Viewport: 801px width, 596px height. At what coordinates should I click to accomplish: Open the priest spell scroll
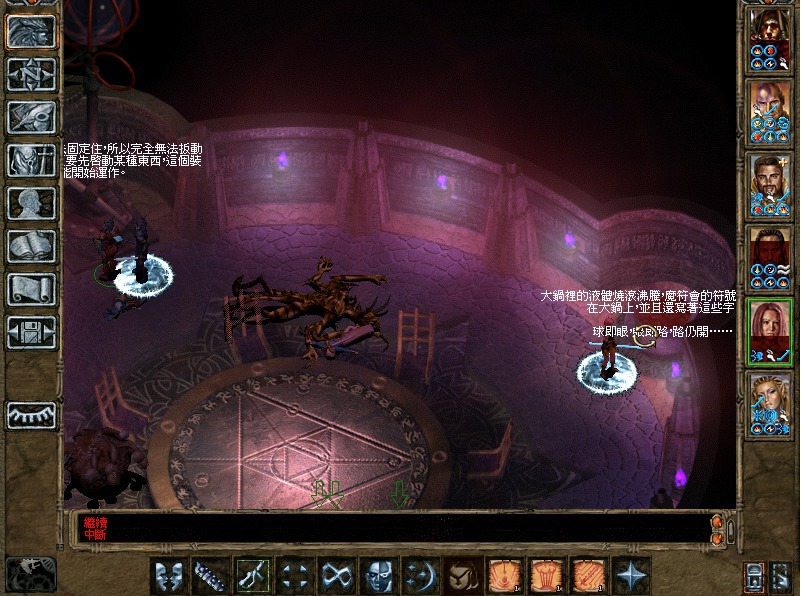click(31, 289)
